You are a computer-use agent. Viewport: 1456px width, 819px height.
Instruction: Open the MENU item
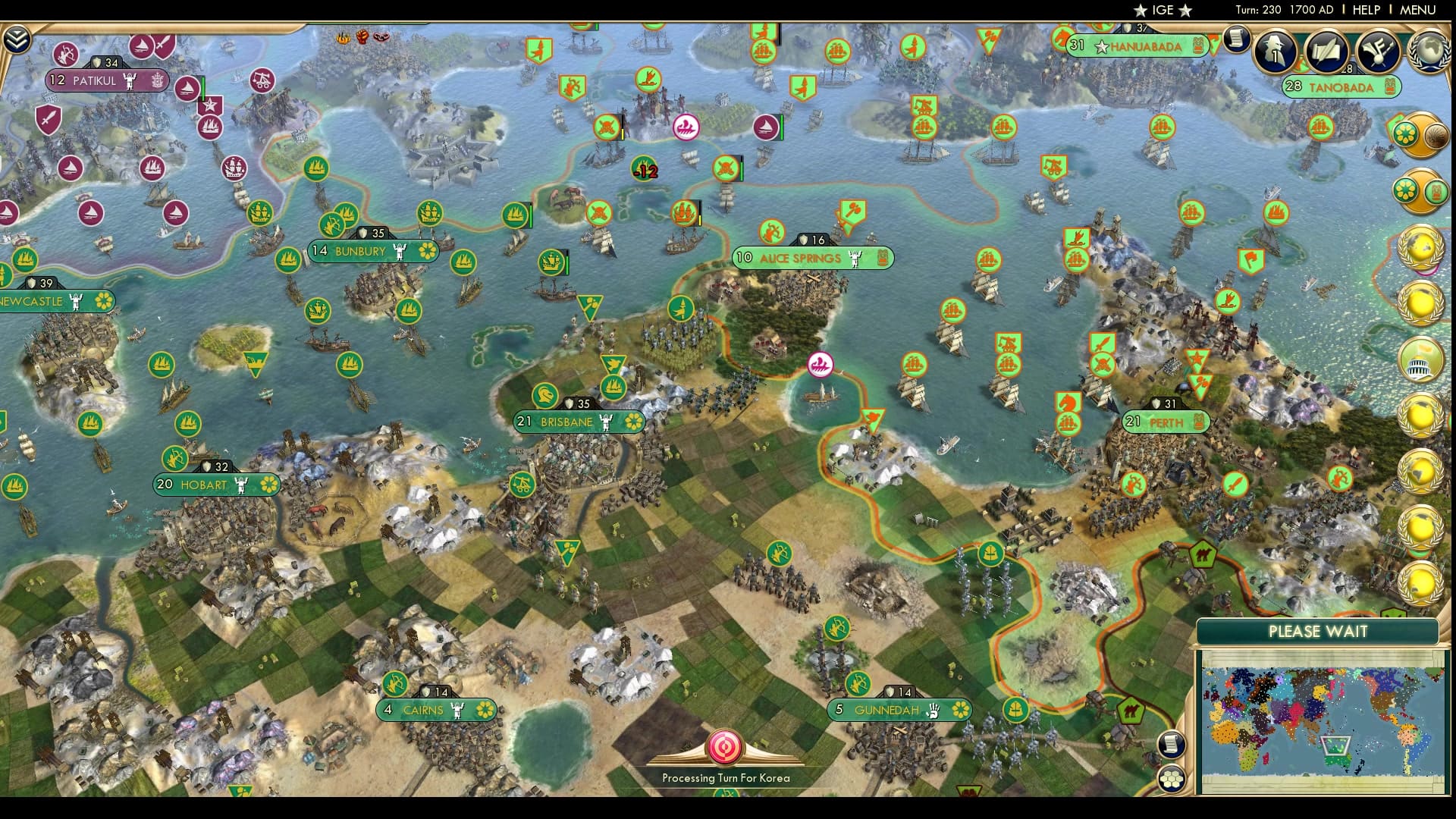[x=1420, y=10]
